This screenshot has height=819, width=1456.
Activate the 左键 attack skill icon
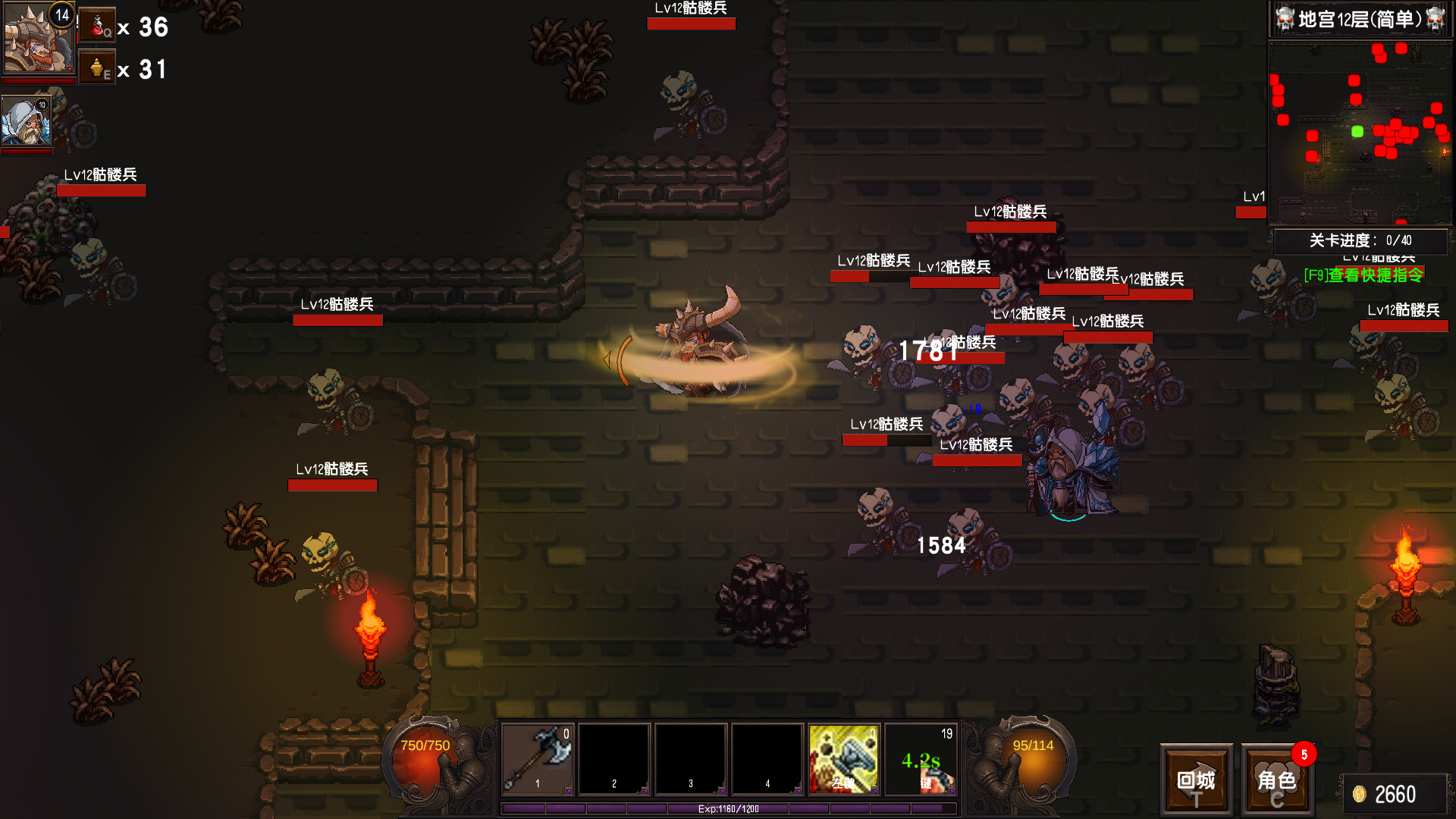coord(843,758)
